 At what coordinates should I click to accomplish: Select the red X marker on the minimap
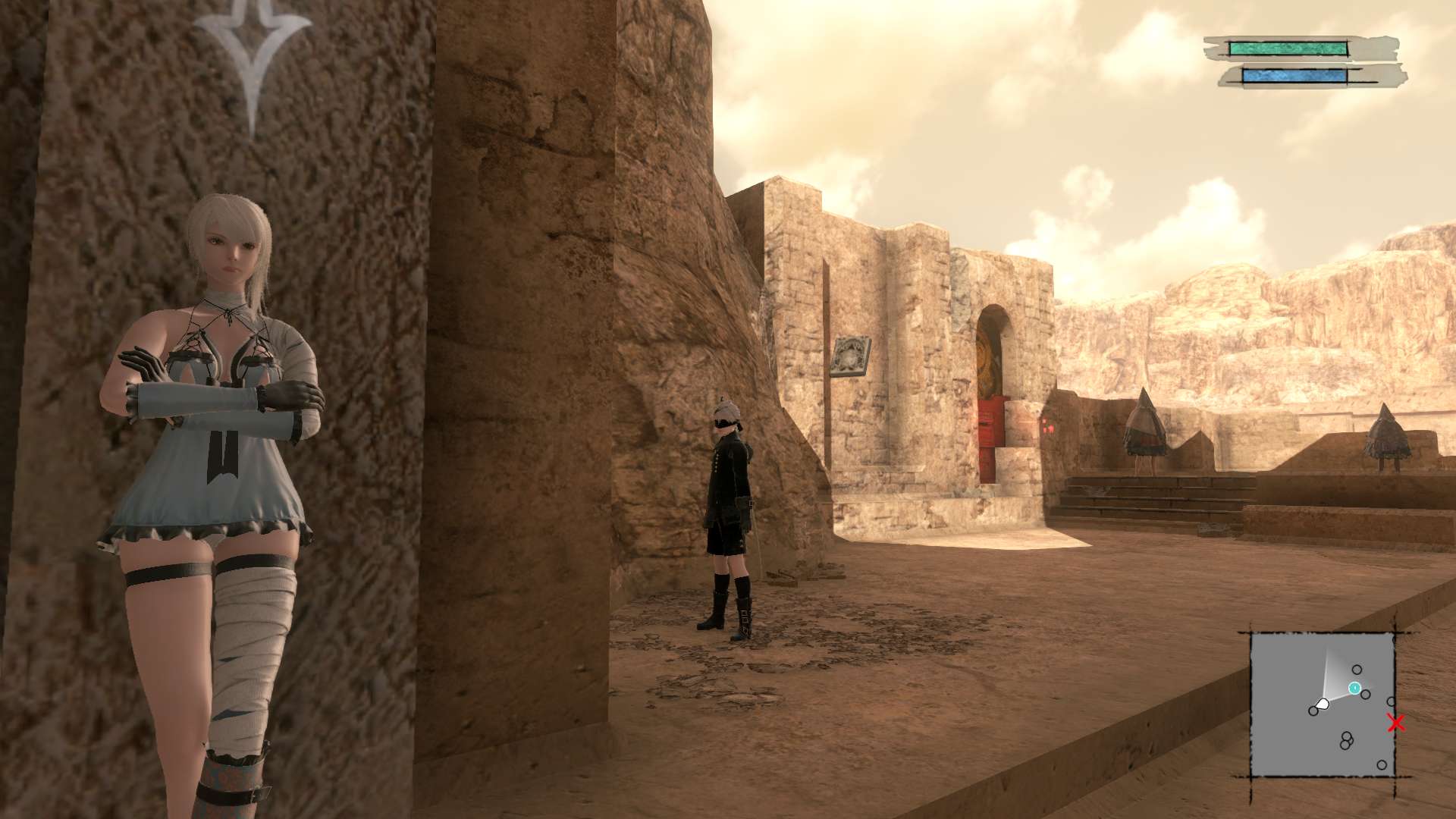pyautogui.click(x=1395, y=723)
